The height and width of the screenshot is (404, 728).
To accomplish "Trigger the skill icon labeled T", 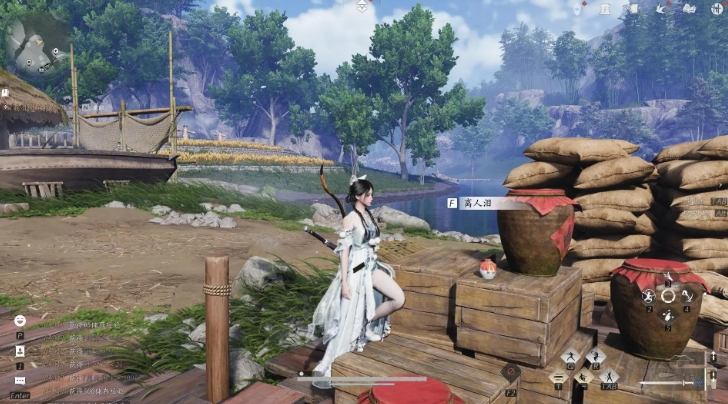I will [x=557, y=377].
